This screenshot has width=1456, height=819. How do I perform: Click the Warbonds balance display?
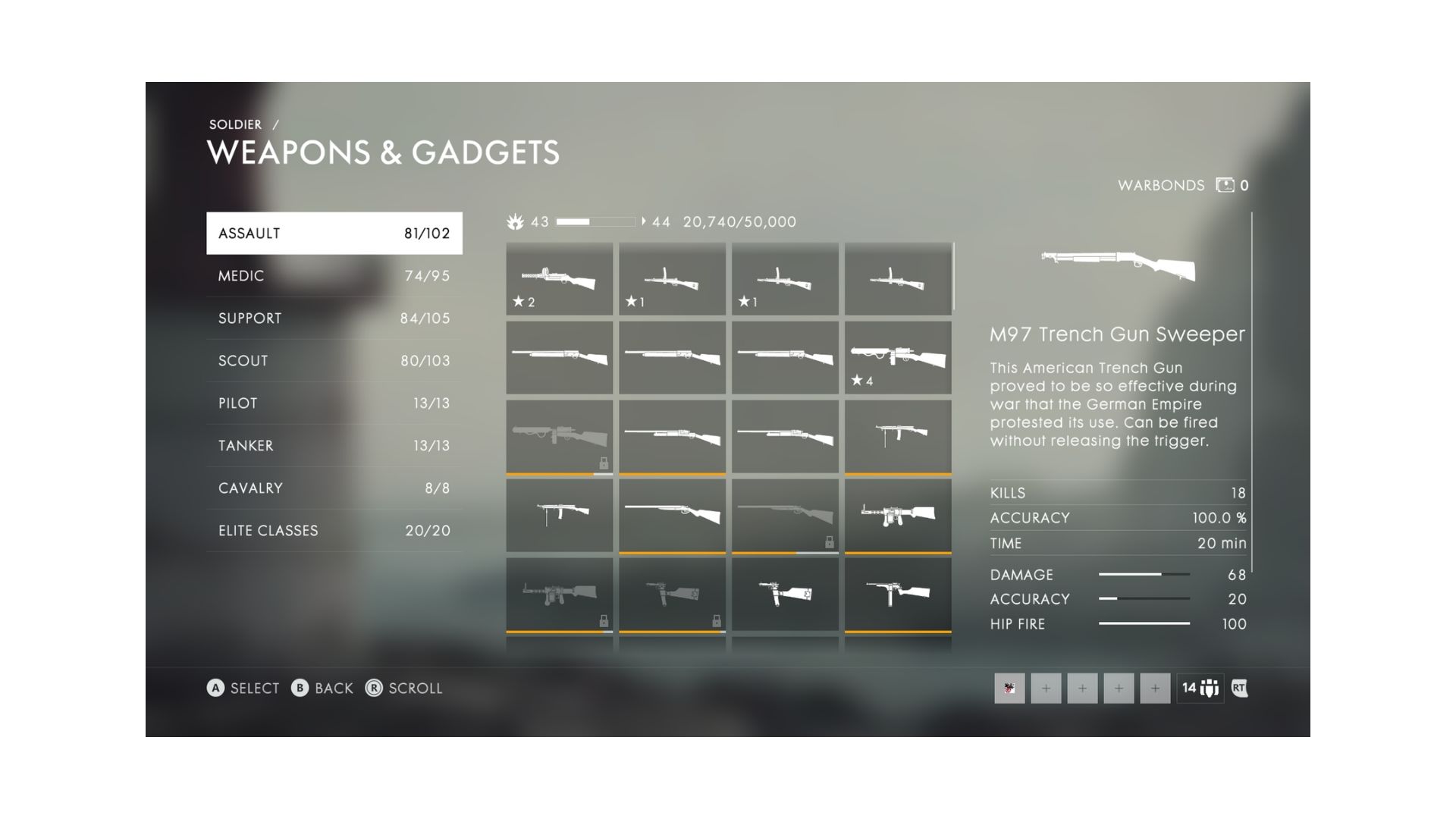[x=1183, y=185]
